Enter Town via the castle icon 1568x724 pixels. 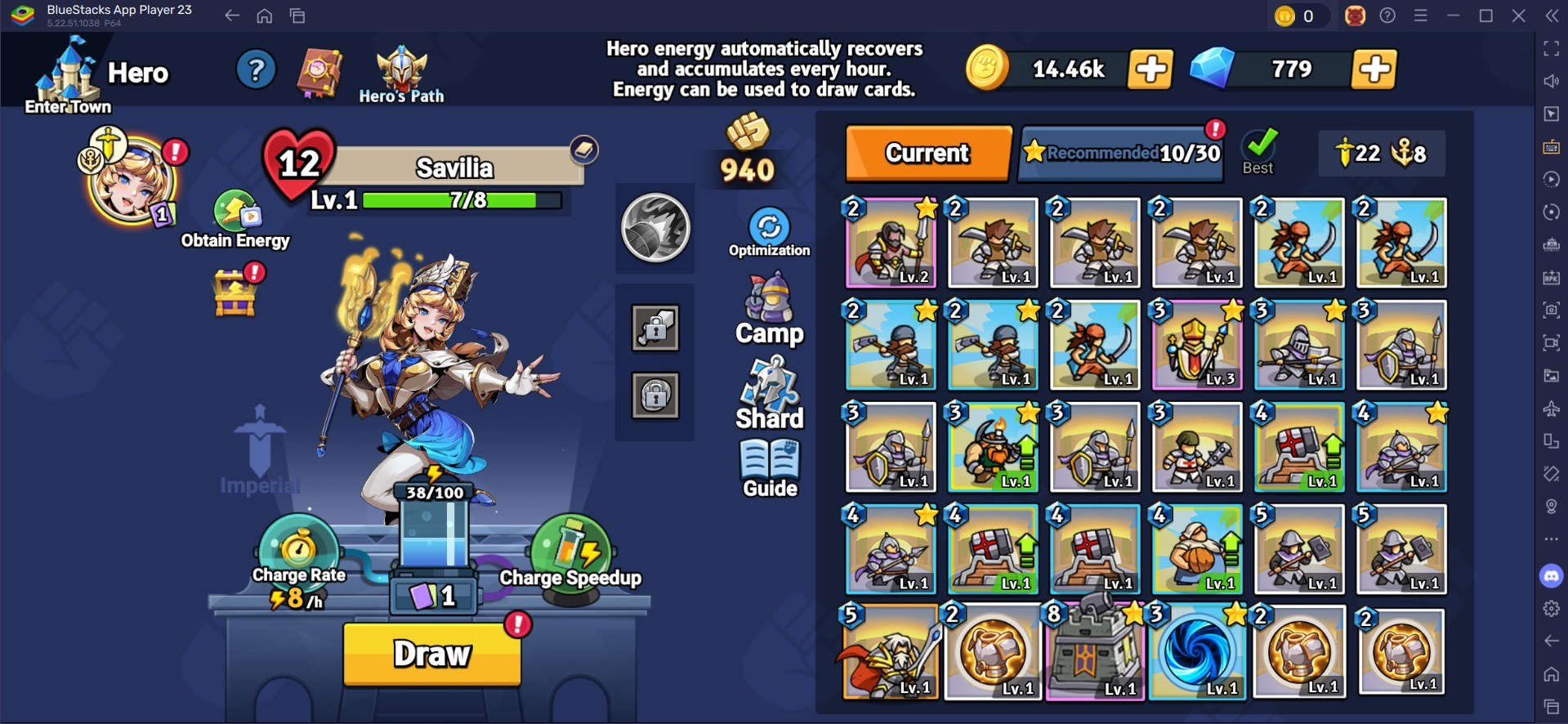point(68,76)
